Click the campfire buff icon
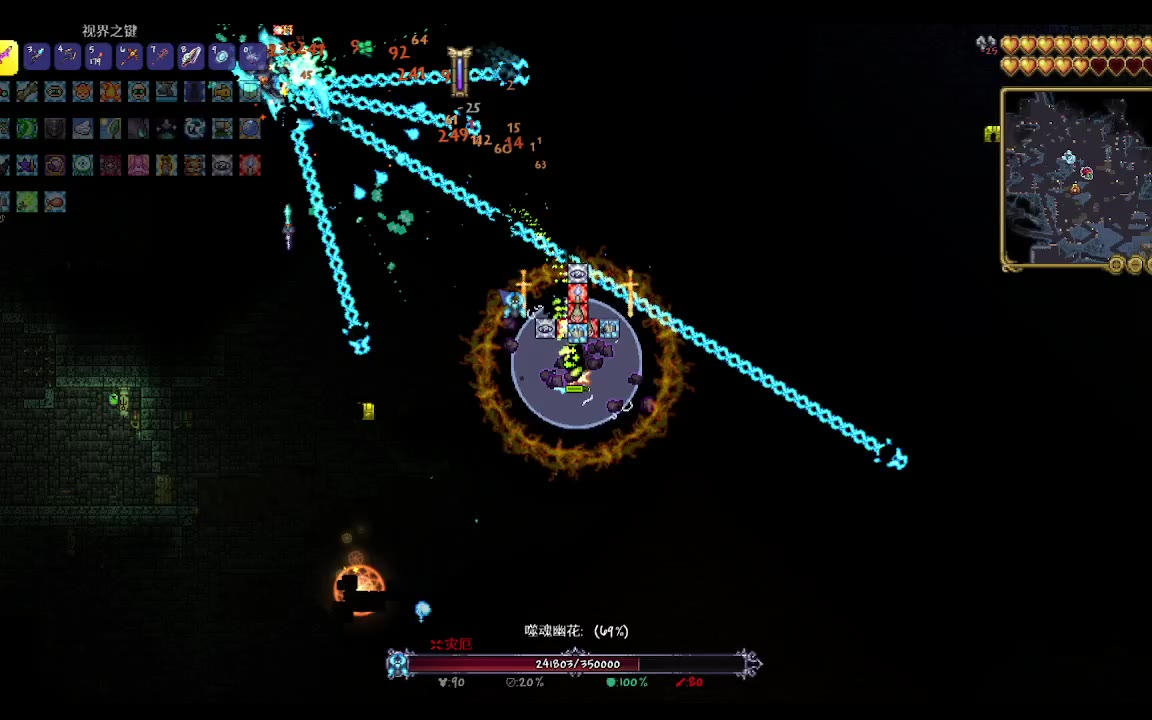This screenshot has width=1152, height=720. click(x=110, y=92)
